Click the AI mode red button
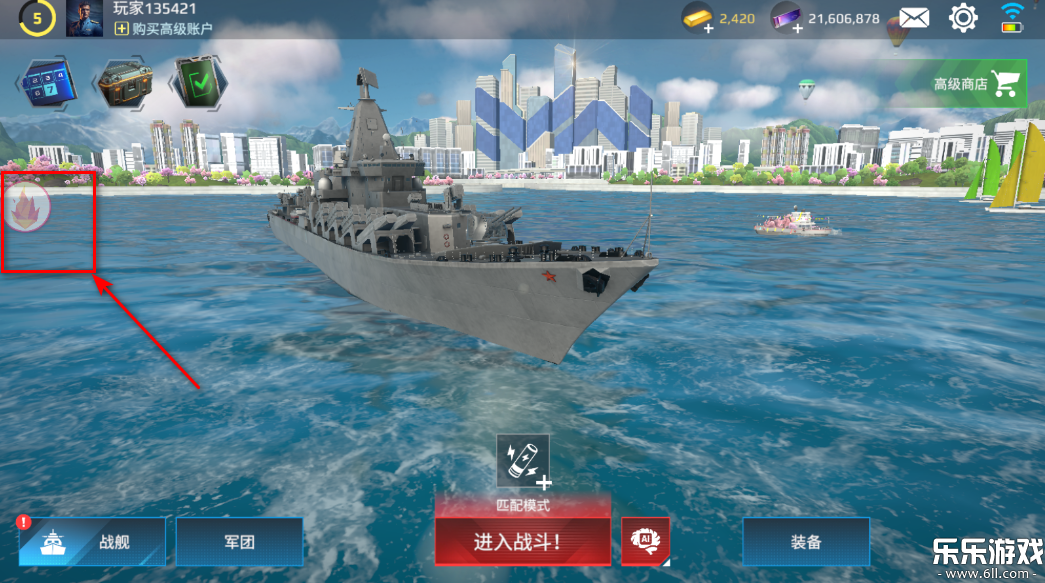This screenshot has width=1045, height=583. [645, 541]
